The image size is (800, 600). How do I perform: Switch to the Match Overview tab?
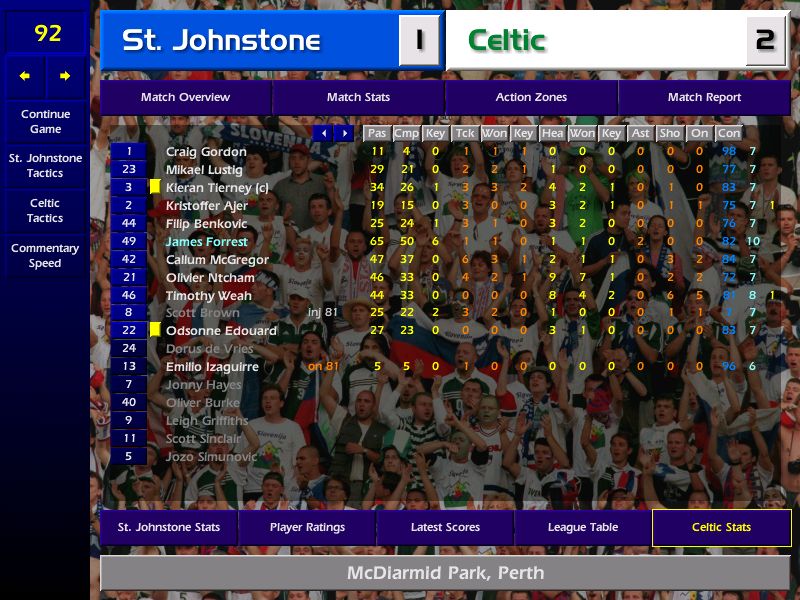point(185,98)
